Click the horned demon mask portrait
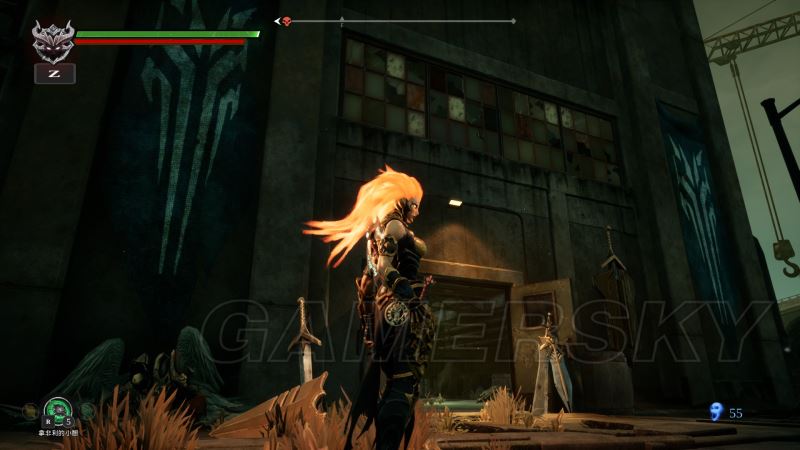This screenshot has width=800, height=450. click(x=53, y=41)
